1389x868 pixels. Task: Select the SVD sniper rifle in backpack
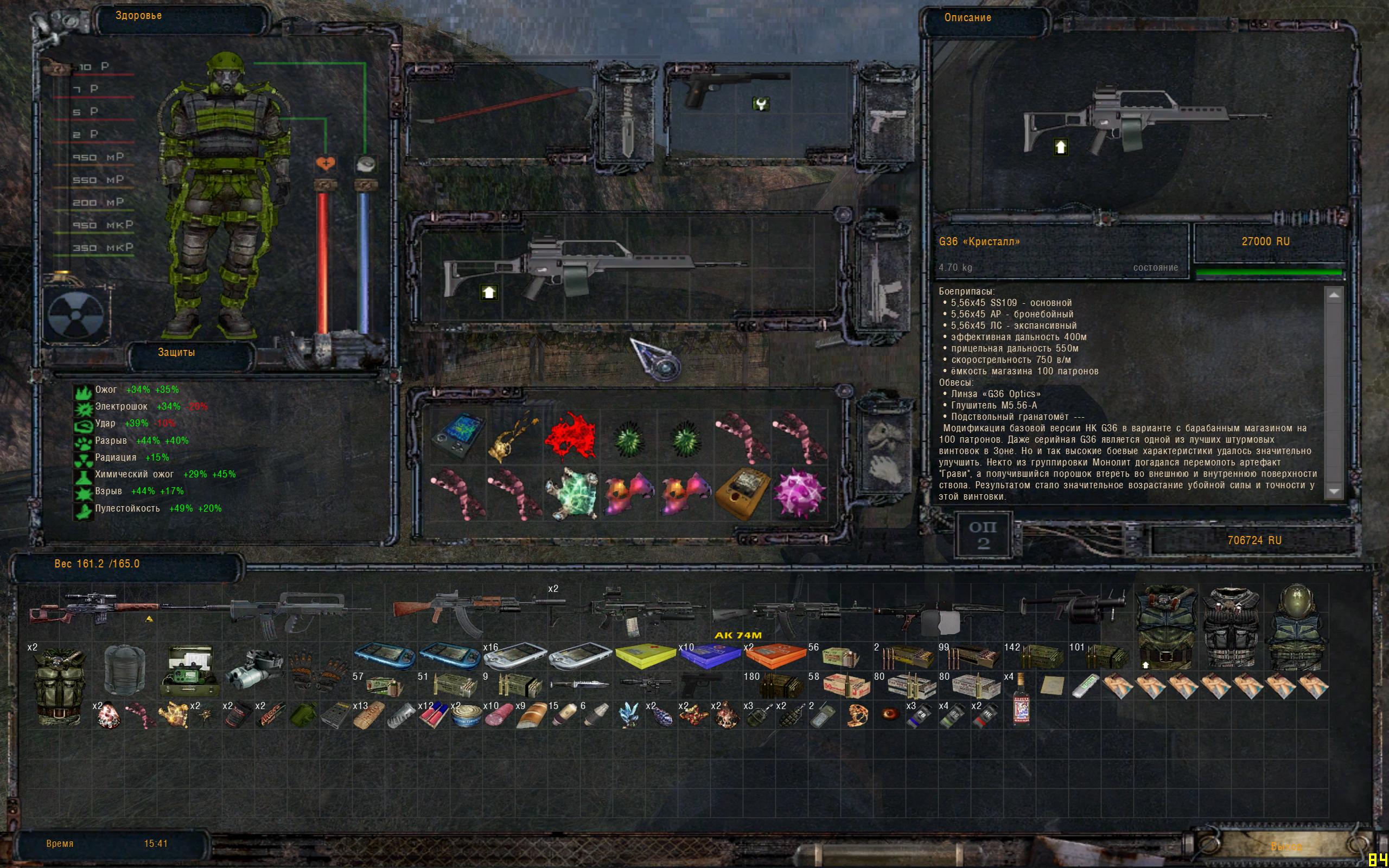point(95,609)
